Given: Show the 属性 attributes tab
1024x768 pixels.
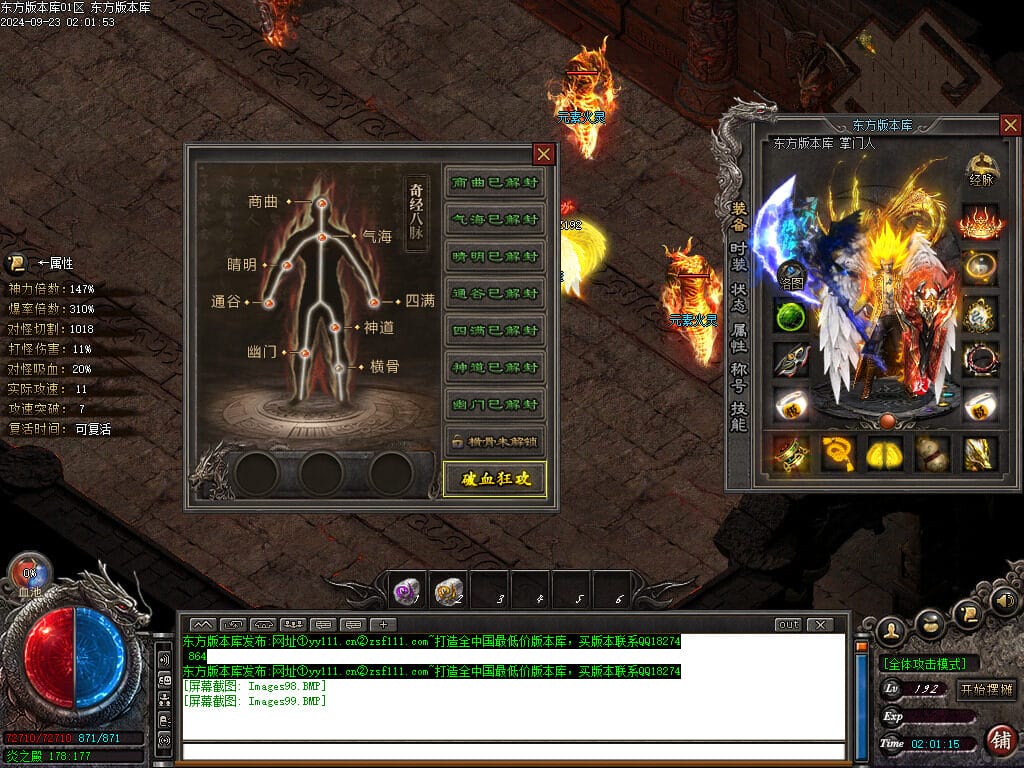Looking at the screenshot, I should tap(738, 339).
